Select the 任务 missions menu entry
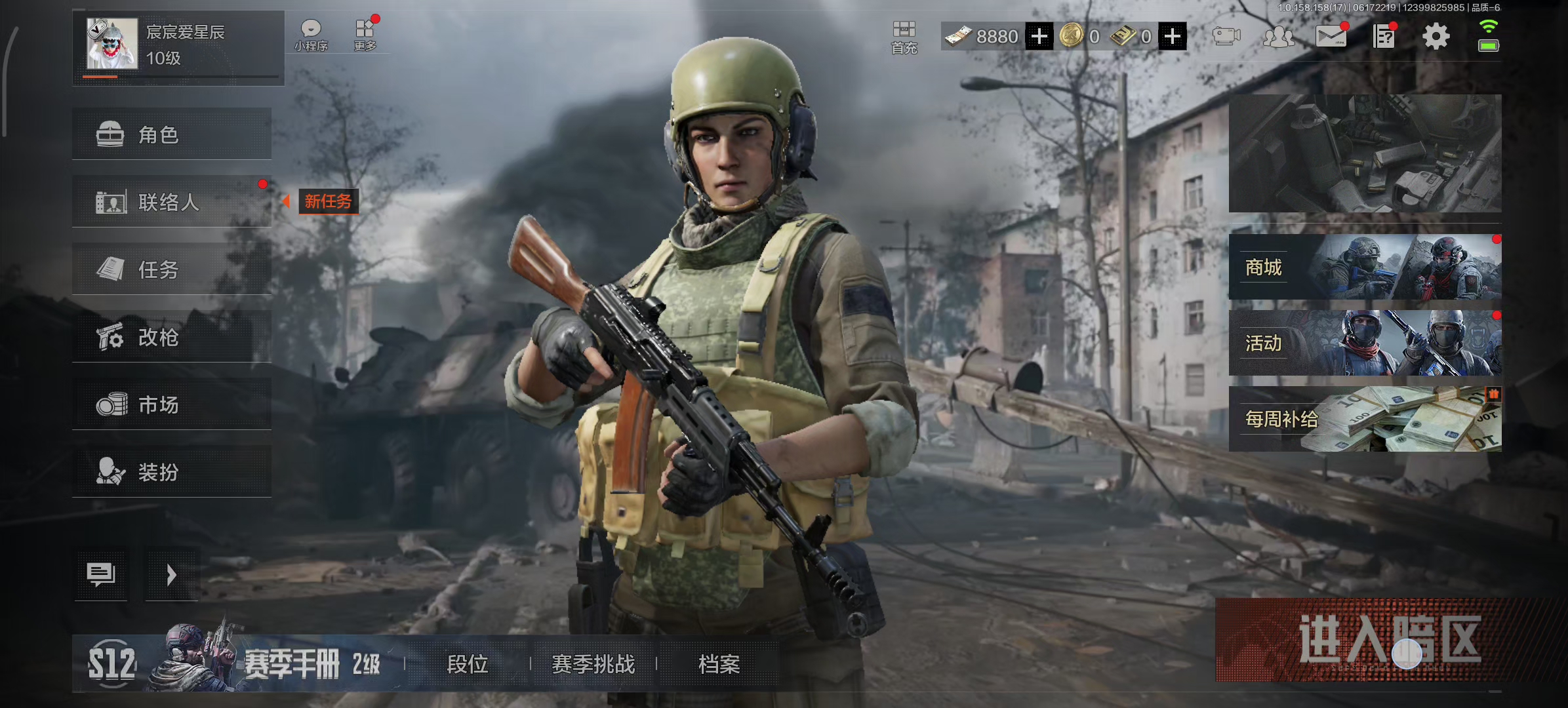The height and width of the screenshot is (708, 1568). tap(172, 269)
